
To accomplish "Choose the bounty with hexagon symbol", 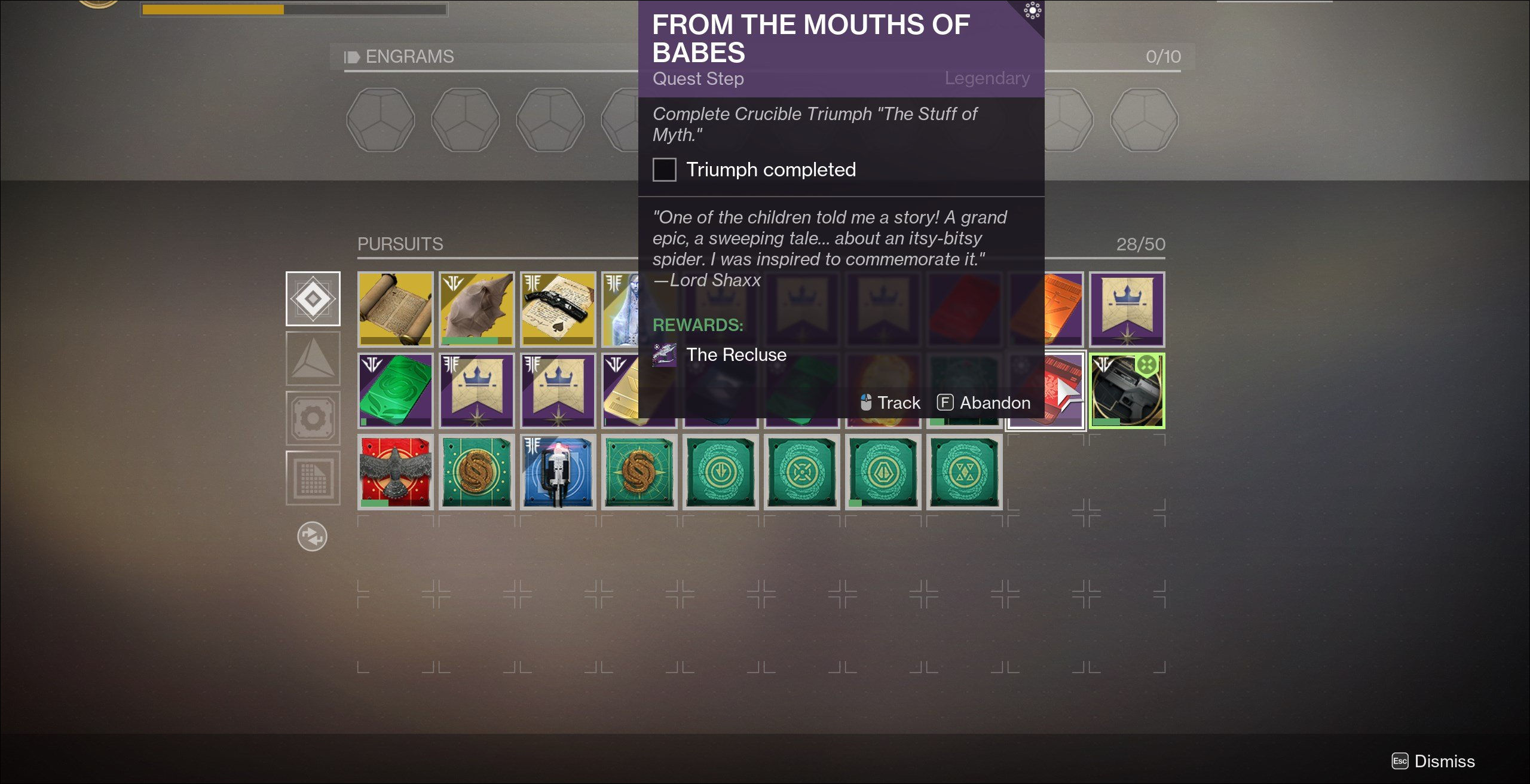I will click(883, 471).
